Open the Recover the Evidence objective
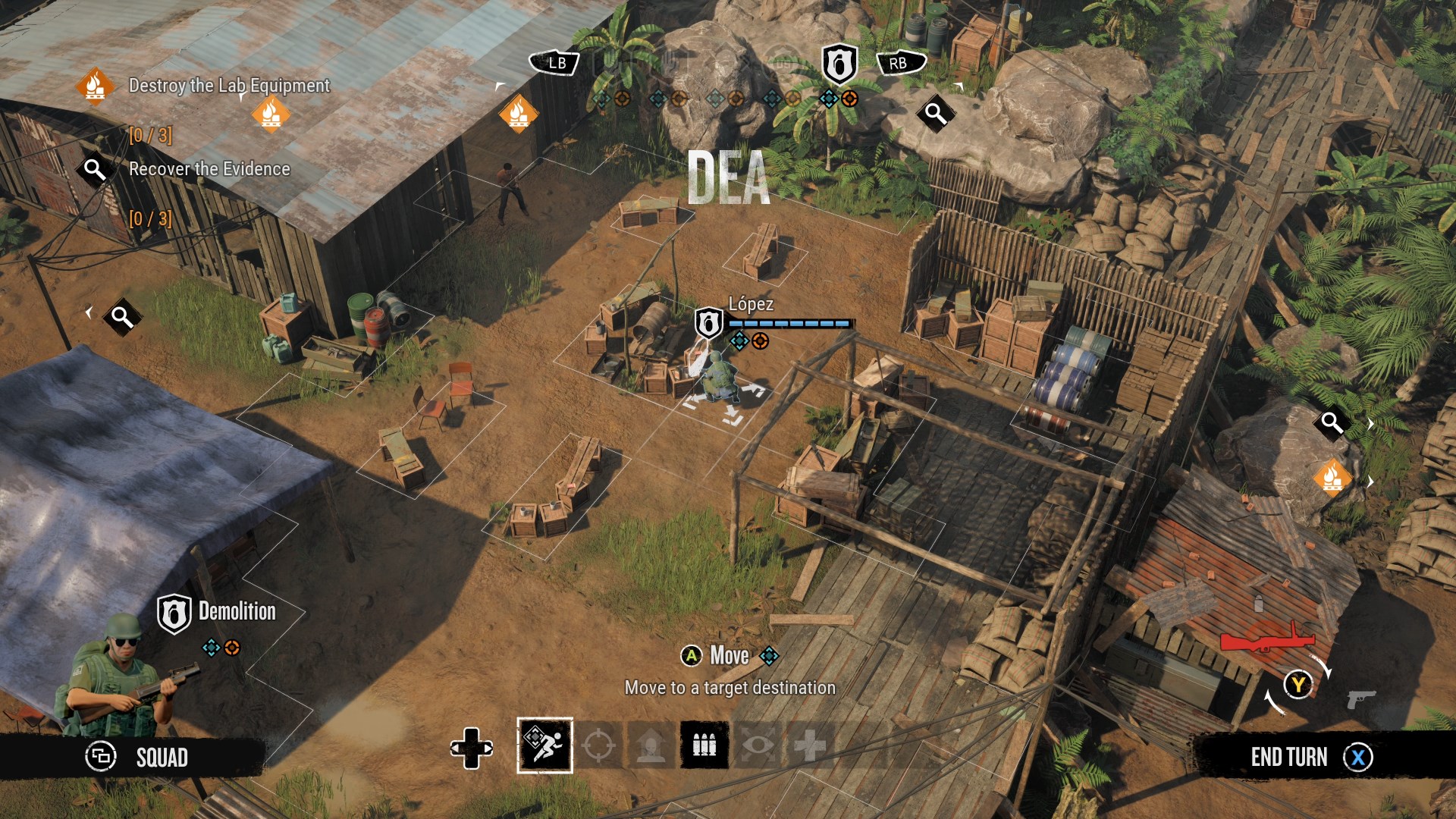 pos(209,169)
